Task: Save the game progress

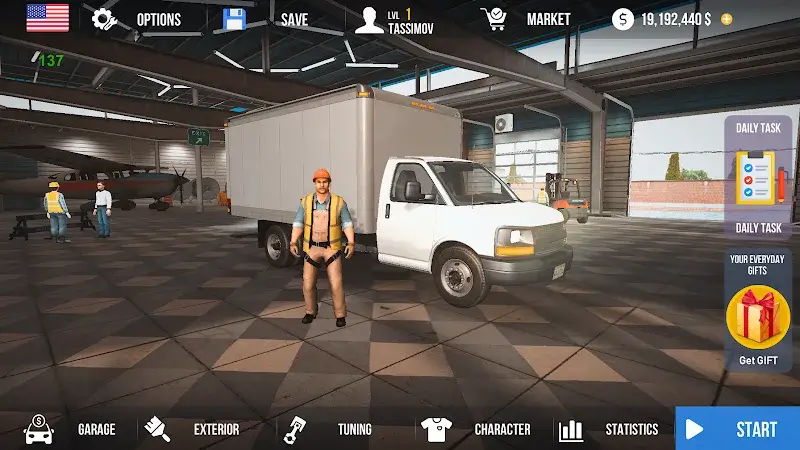Action: pos(267,19)
